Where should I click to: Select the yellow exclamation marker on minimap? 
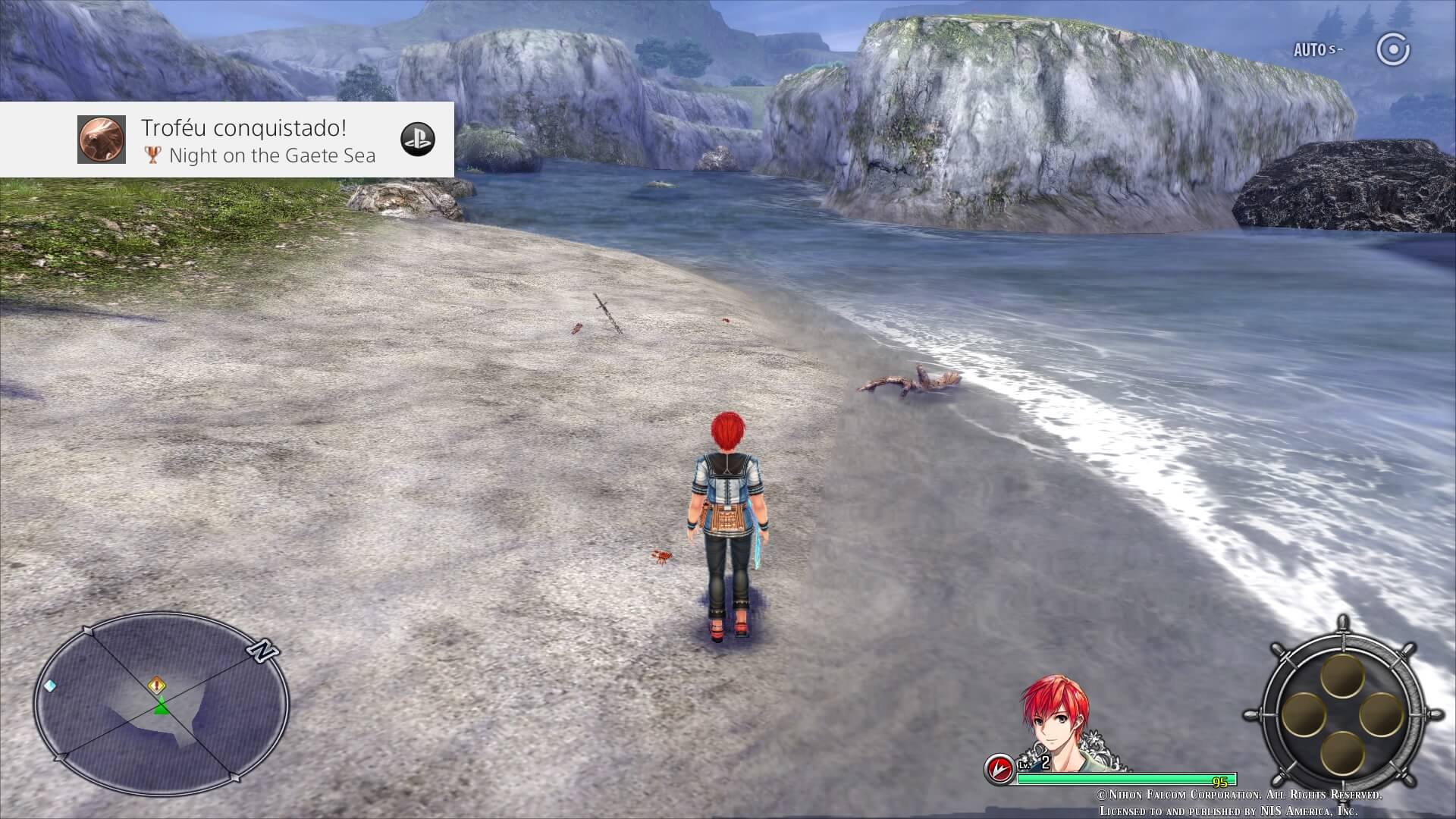pyautogui.click(x=157, y=686)
